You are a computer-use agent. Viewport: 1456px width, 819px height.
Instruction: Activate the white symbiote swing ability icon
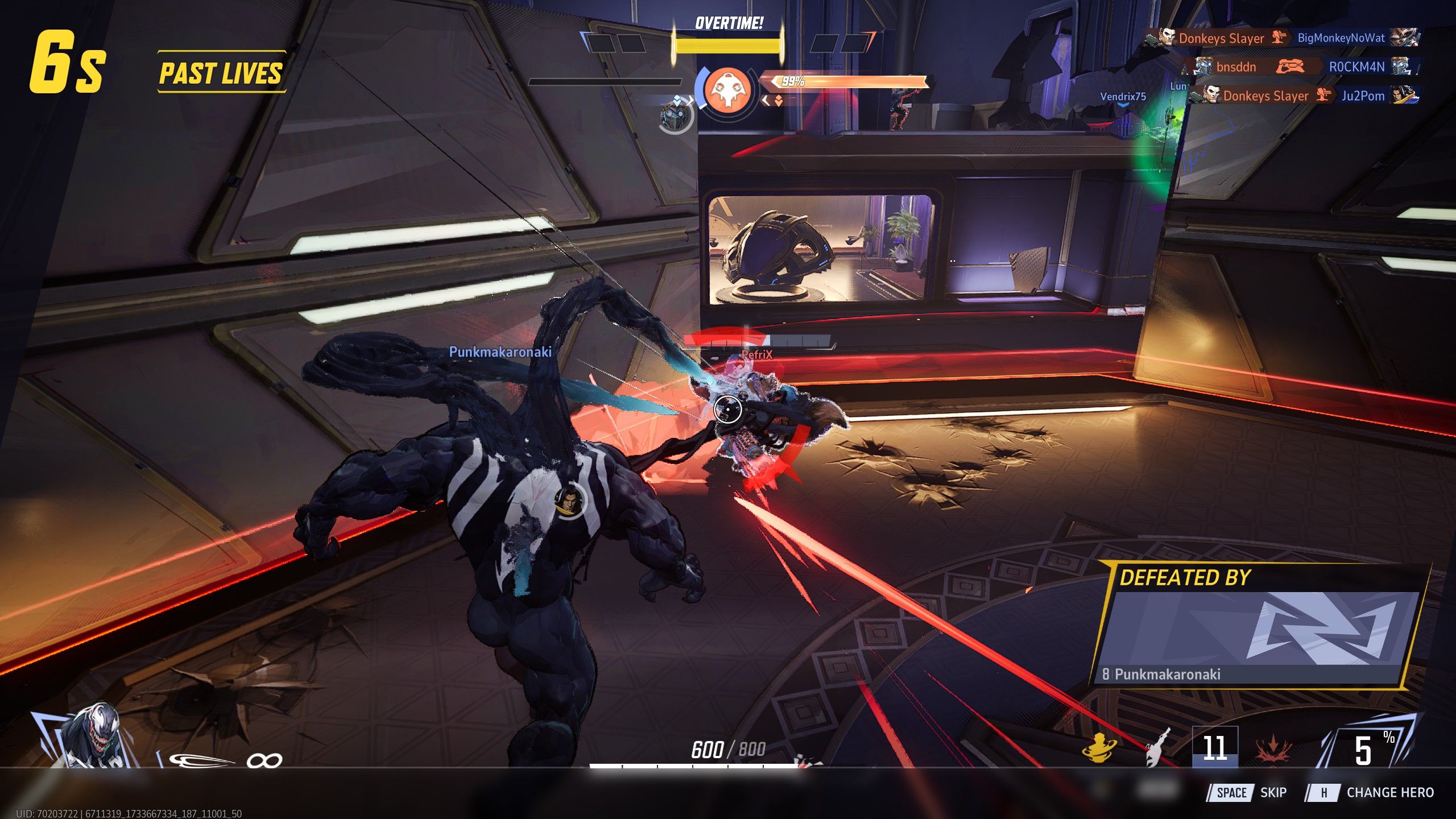click(x=1157, y=747)
